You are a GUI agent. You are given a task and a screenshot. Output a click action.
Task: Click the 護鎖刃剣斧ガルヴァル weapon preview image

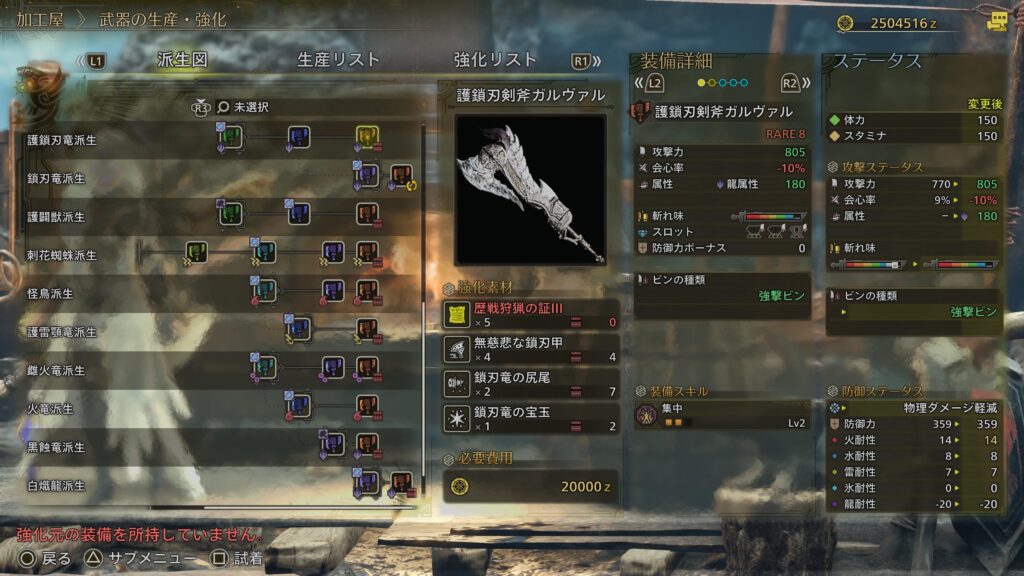pyautogui.click(x=530, y=189)
